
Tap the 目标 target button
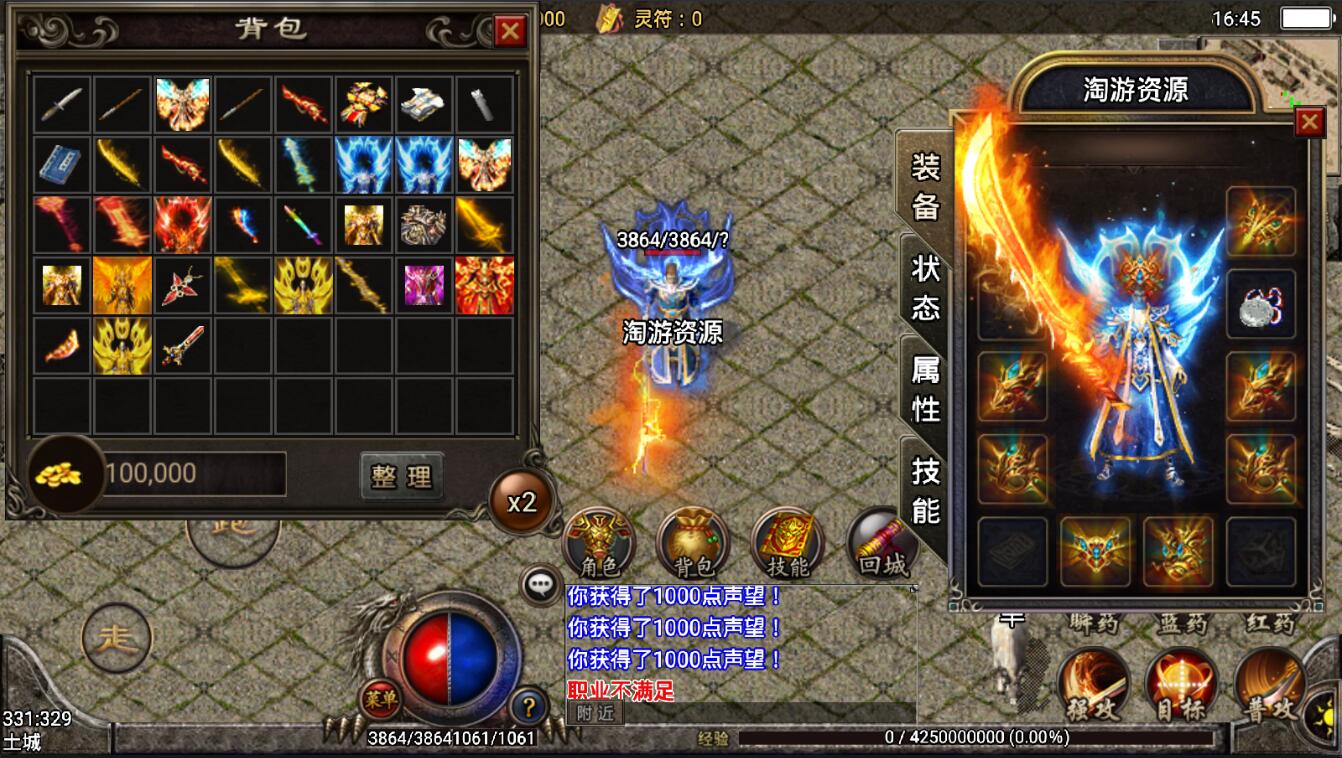1181,684
